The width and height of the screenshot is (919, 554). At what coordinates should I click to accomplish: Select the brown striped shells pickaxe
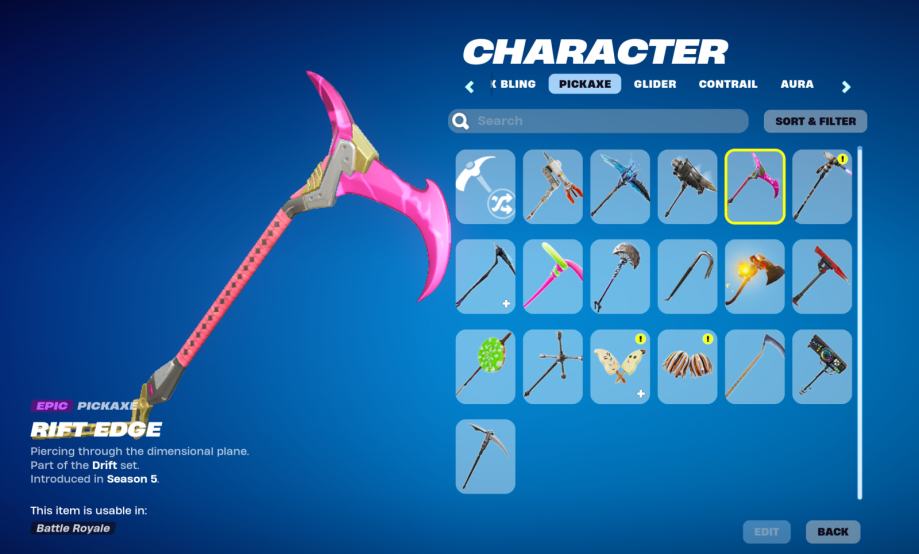(x=688, y=366)
